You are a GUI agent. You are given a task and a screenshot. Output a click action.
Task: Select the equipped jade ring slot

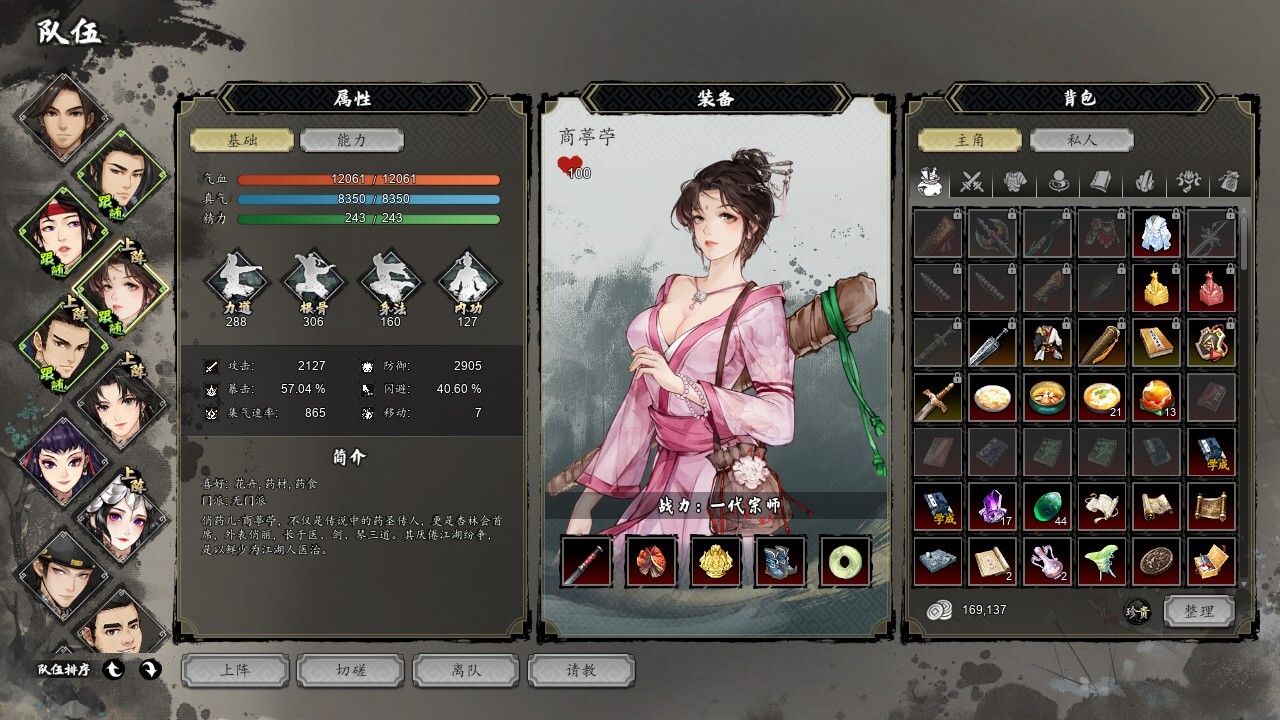point(845,561)
